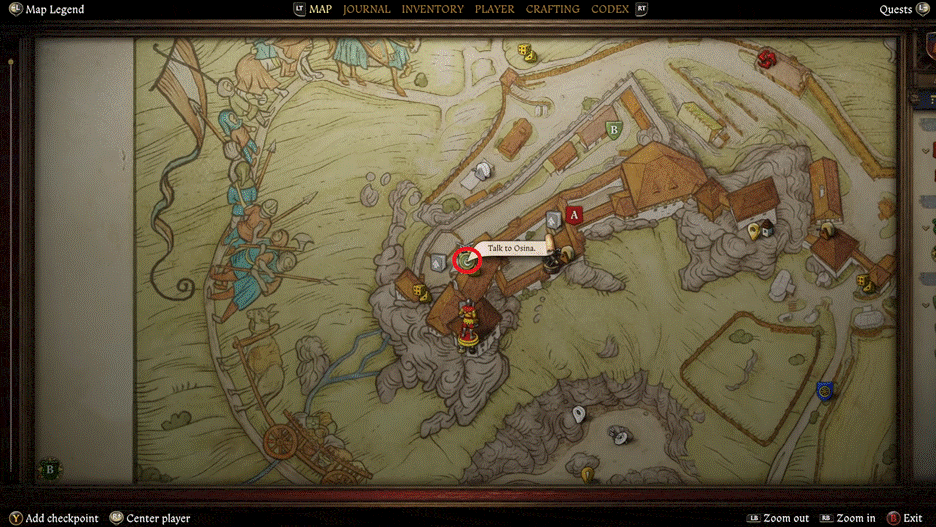Screen dimensions: 936x527
Task: Open the Inventory tab
Action: (x=432, y=9)
